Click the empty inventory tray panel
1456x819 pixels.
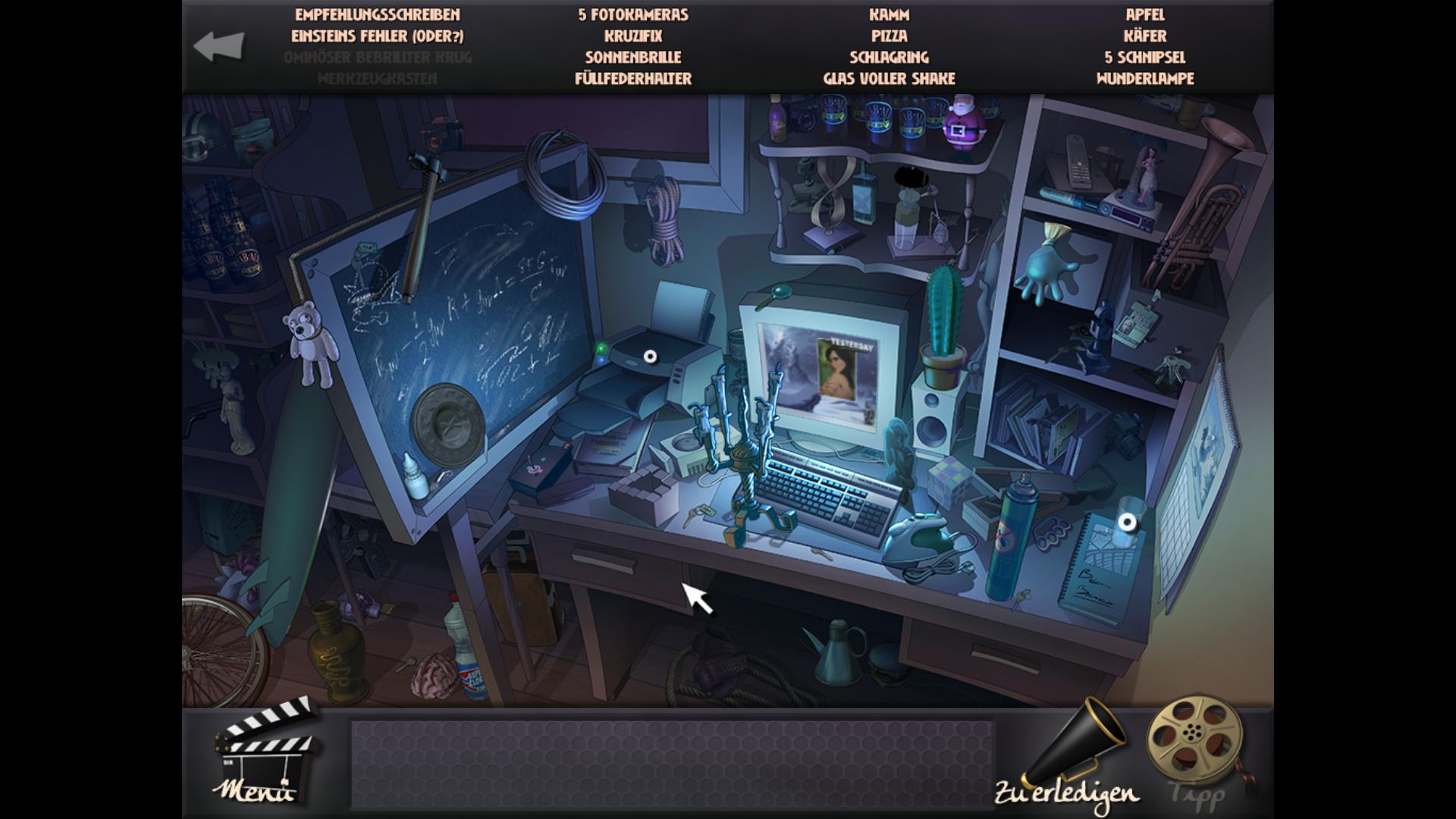[671, 764]
